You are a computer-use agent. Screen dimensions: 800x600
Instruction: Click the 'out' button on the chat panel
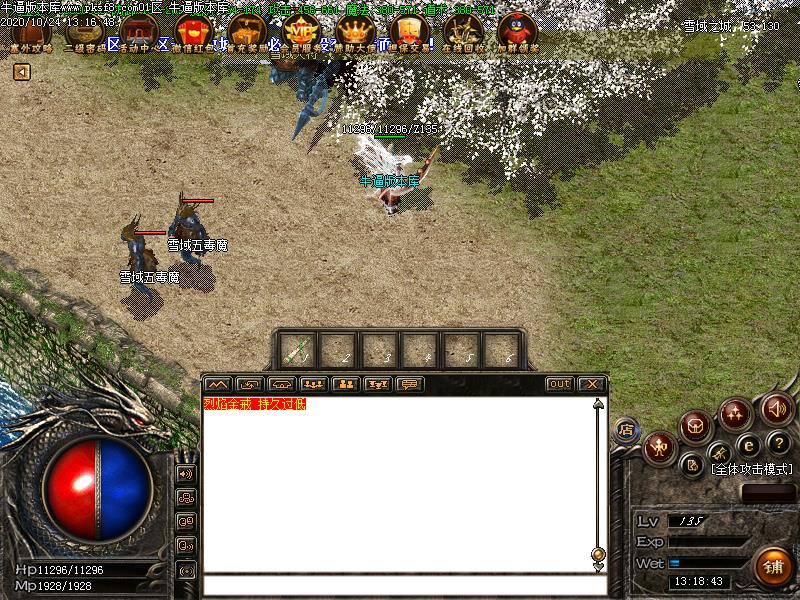click(560, 384)
